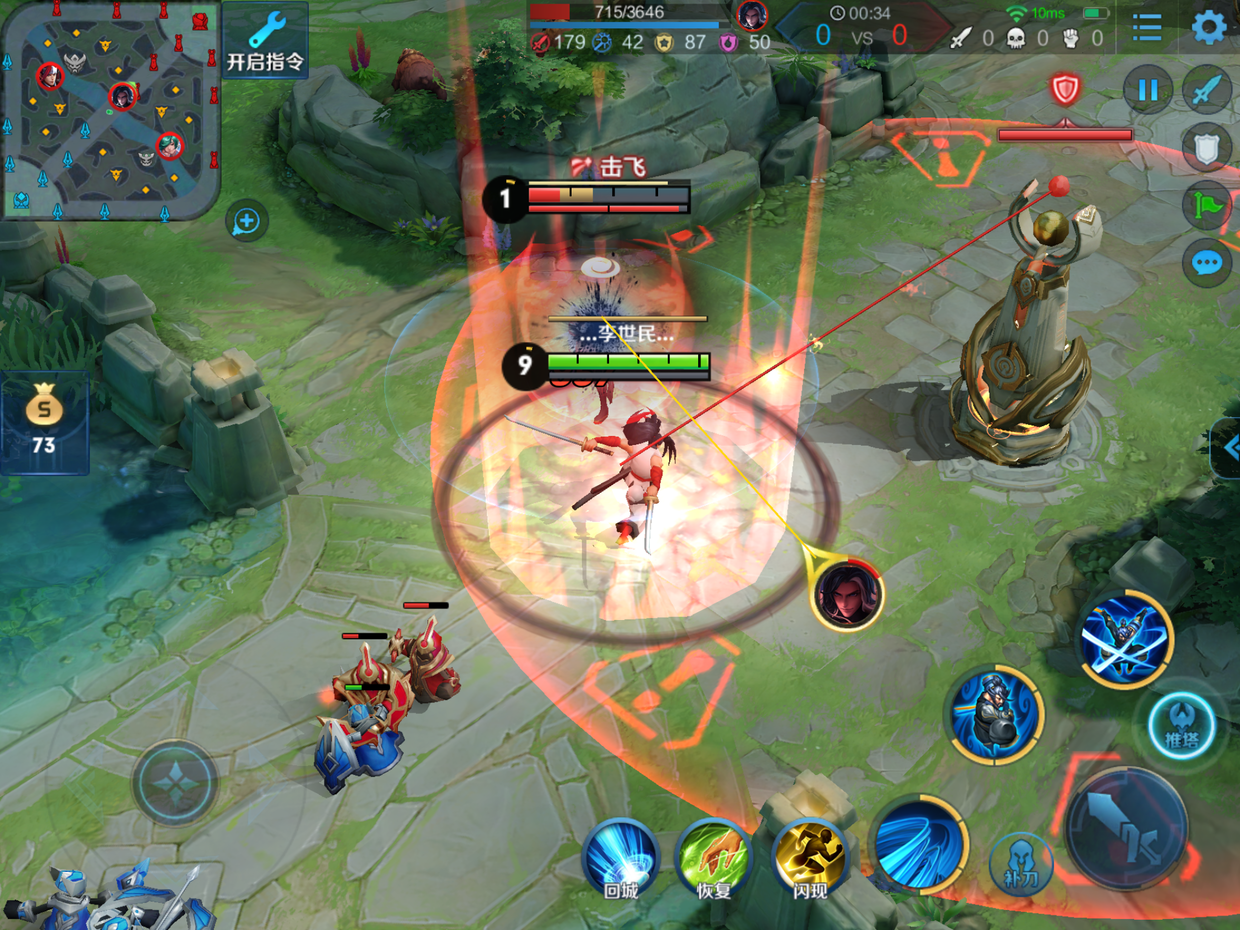Send the attack sword signal
Viewport: 1240px width, 930px height.
[1207, 91]
